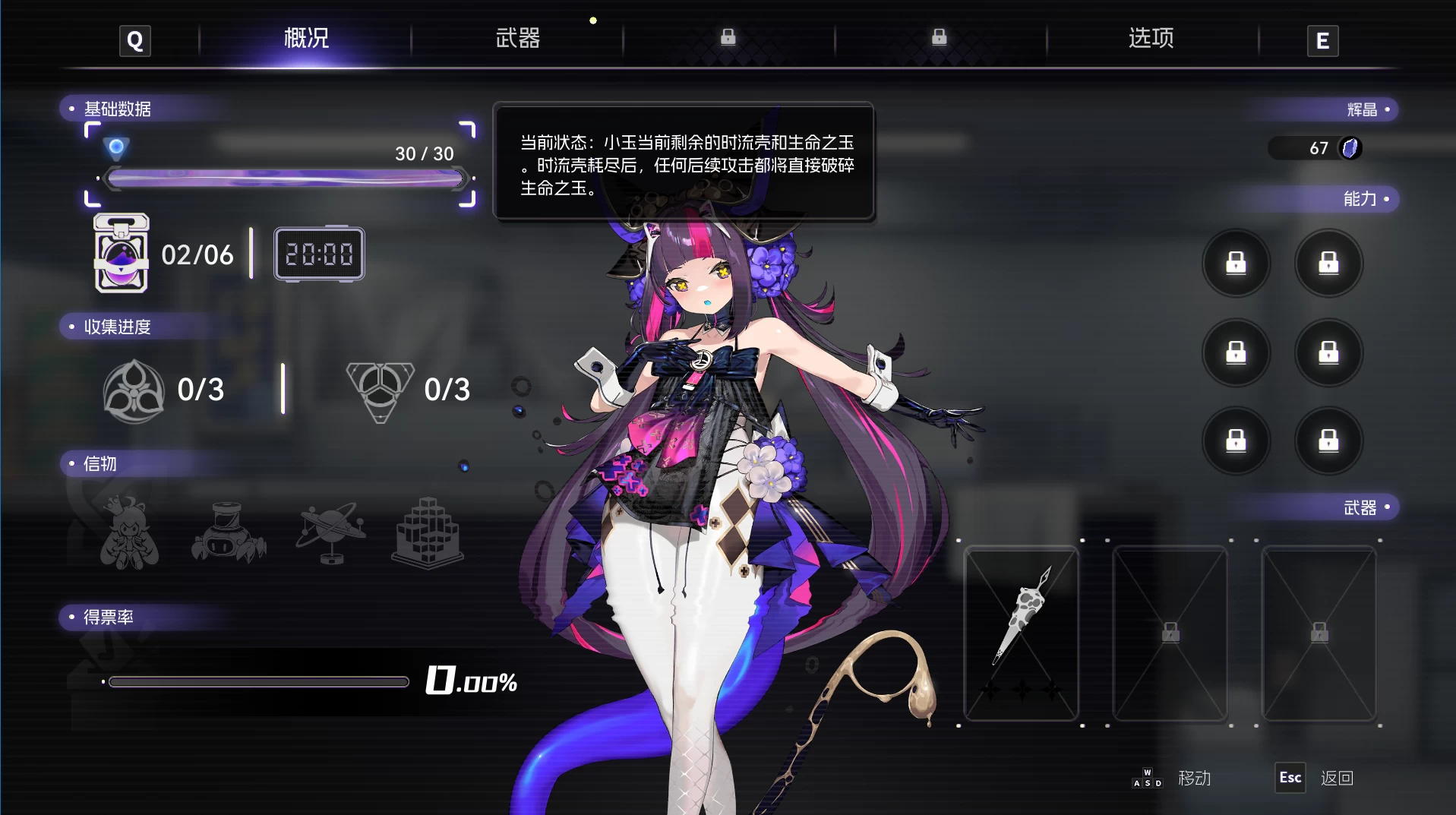This screenshot has height=815, width=1456.
Task: Click the top-left locked ability slot
Action: (x=1236, y=263)
